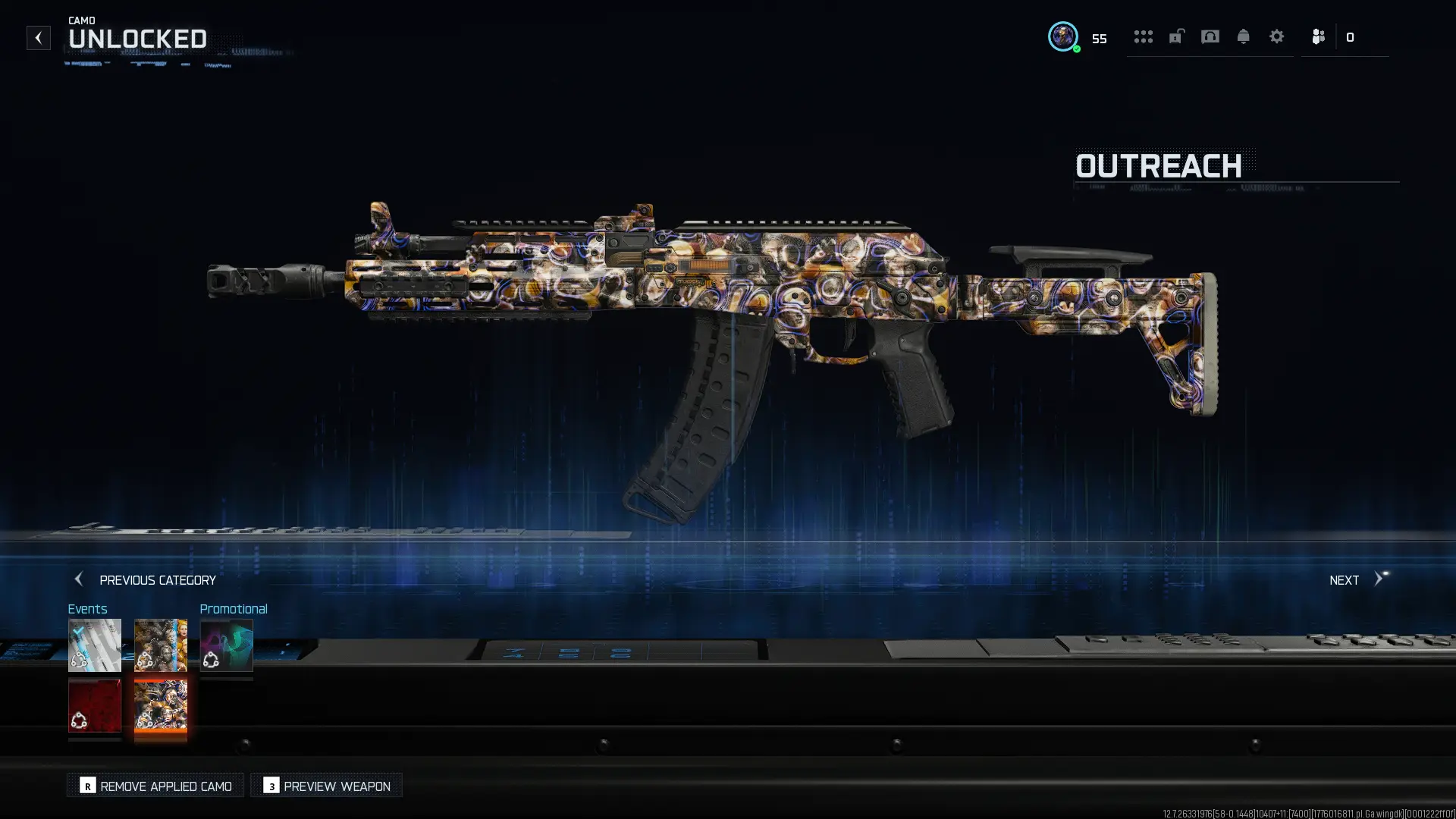Viewport: 1456px width, 819px height.
Task: Open the headset voice chat channel icon
Action: coord(1210,36)
